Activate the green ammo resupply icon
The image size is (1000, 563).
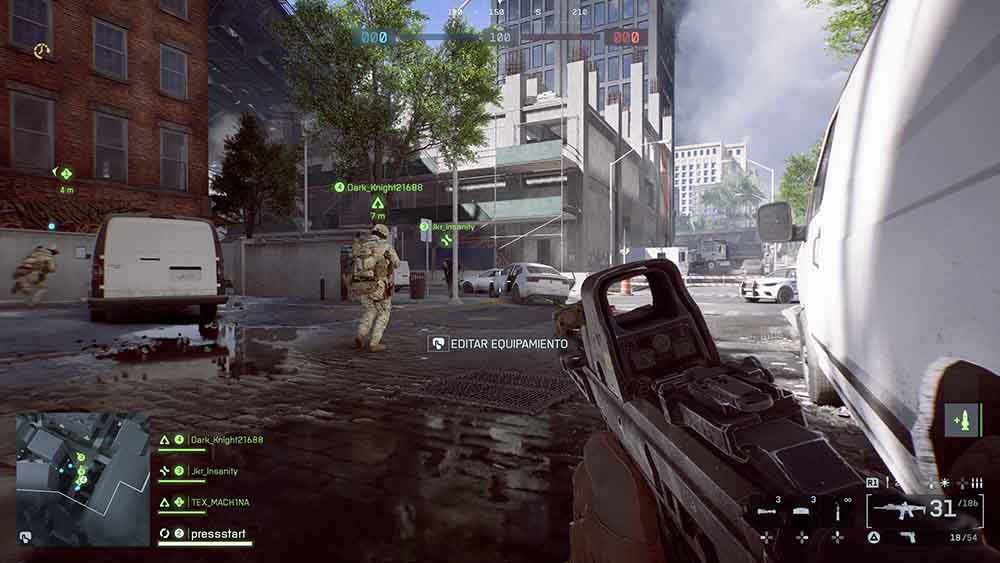(963, 420)
